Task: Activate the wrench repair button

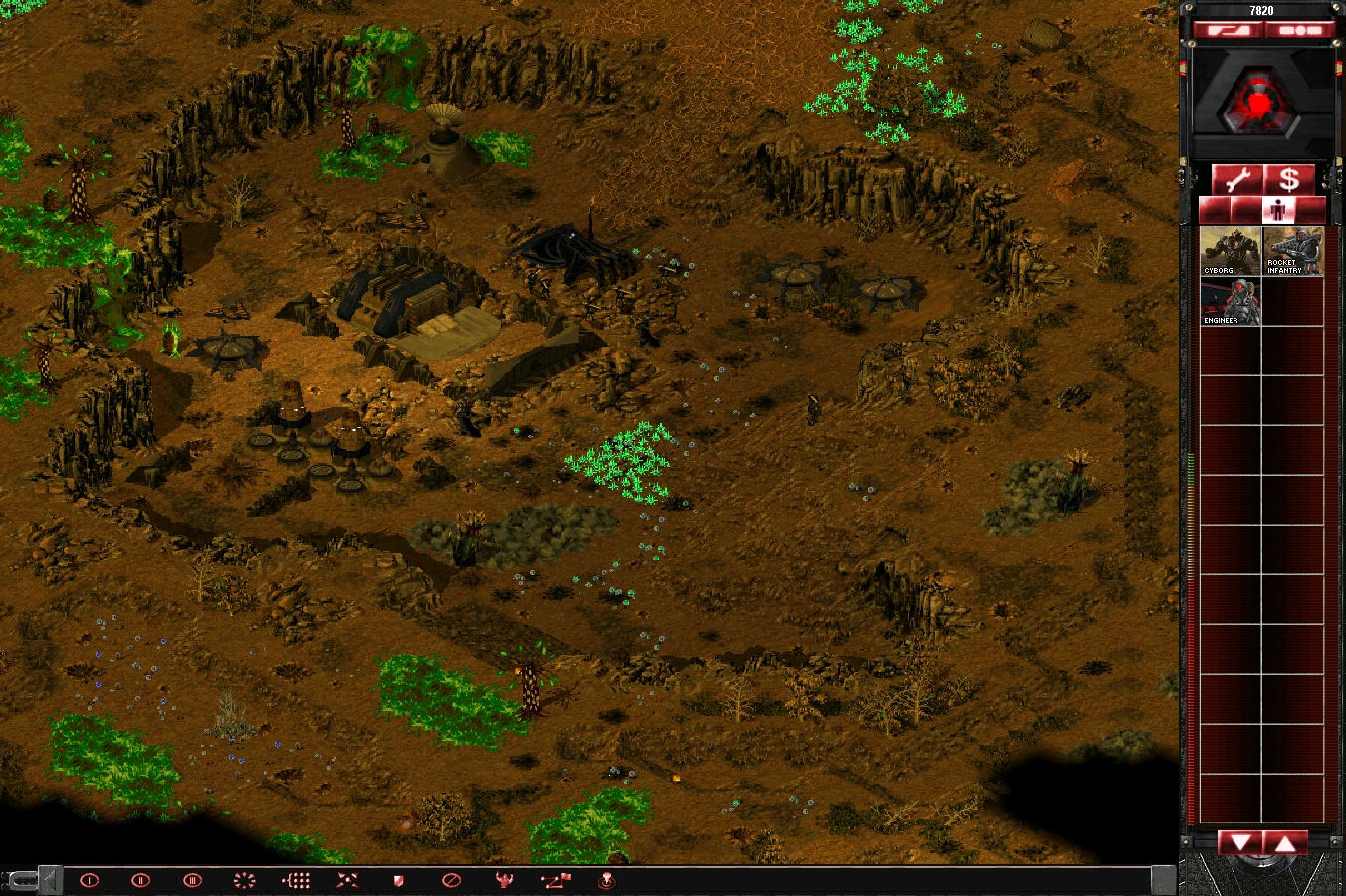Action: tap(1236, 180)
